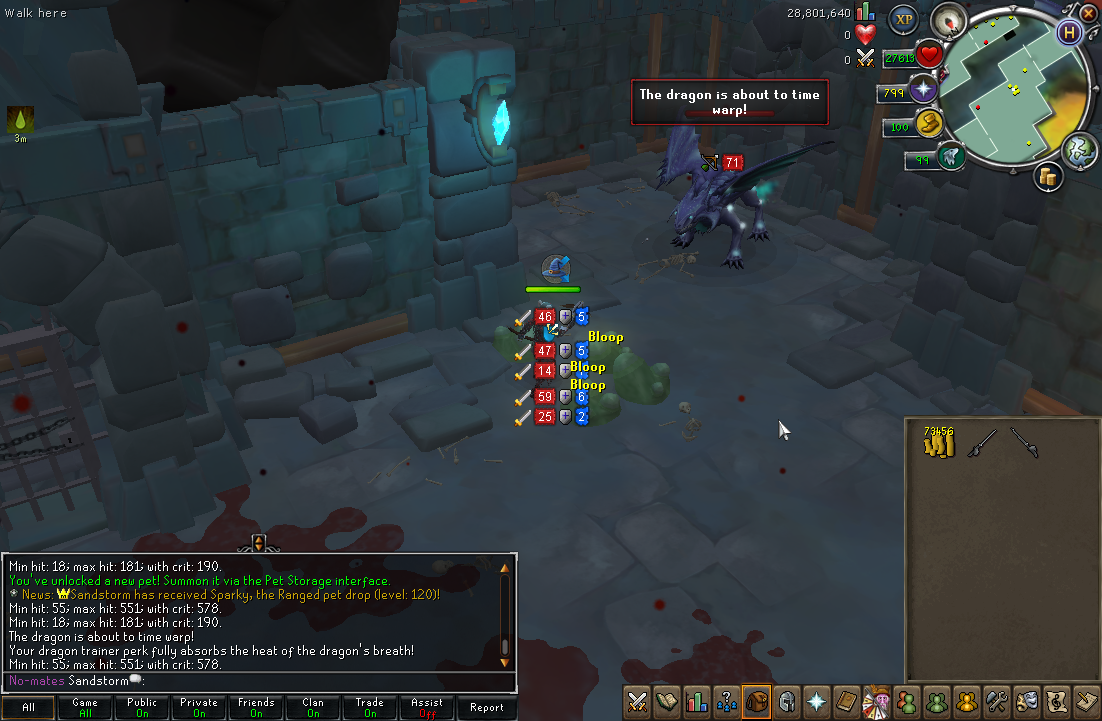
Task: Click the Report button
Action: pyautogui.click(x=486, y=707)
